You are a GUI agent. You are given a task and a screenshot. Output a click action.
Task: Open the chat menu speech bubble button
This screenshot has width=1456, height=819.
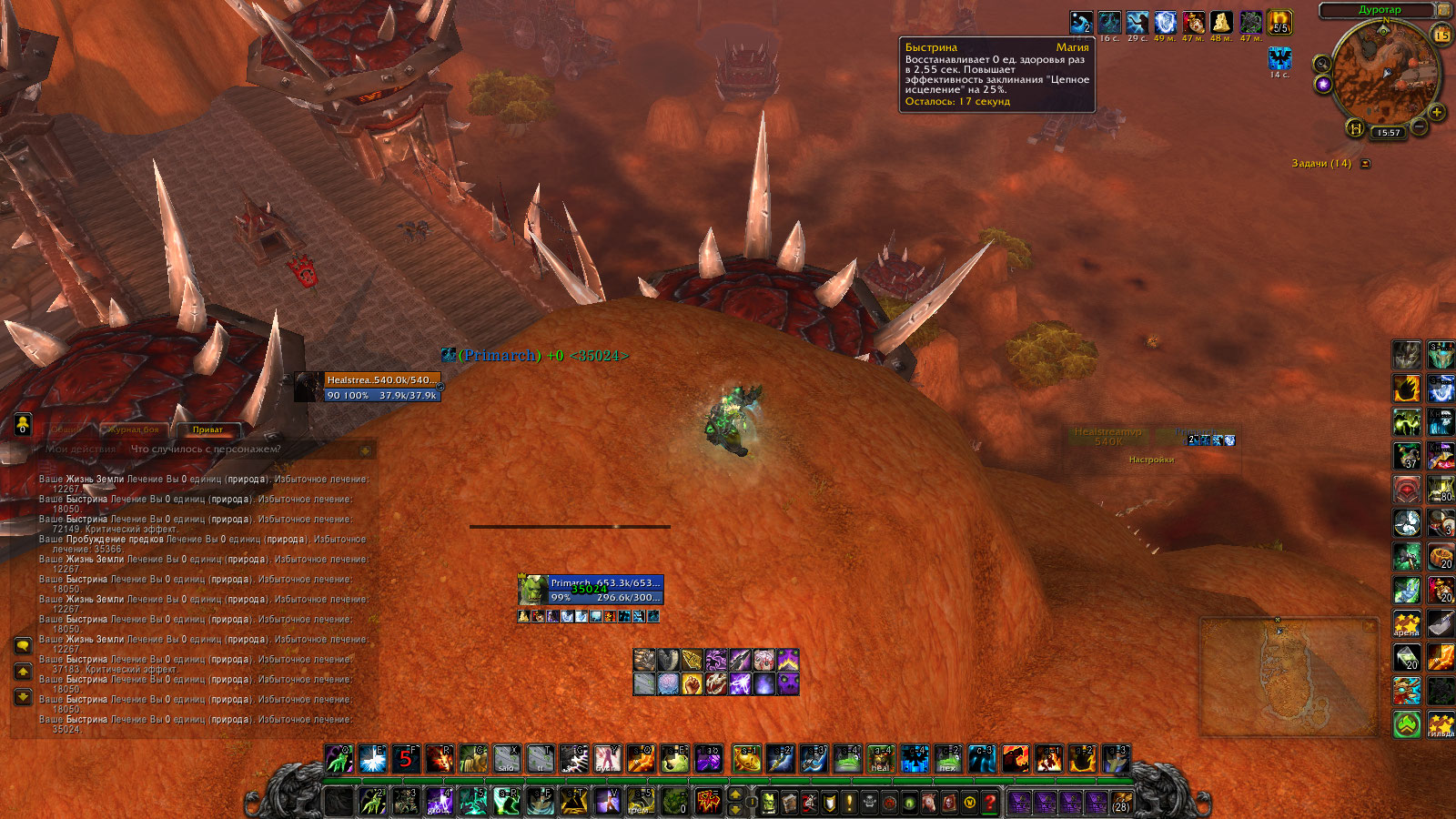23,645
